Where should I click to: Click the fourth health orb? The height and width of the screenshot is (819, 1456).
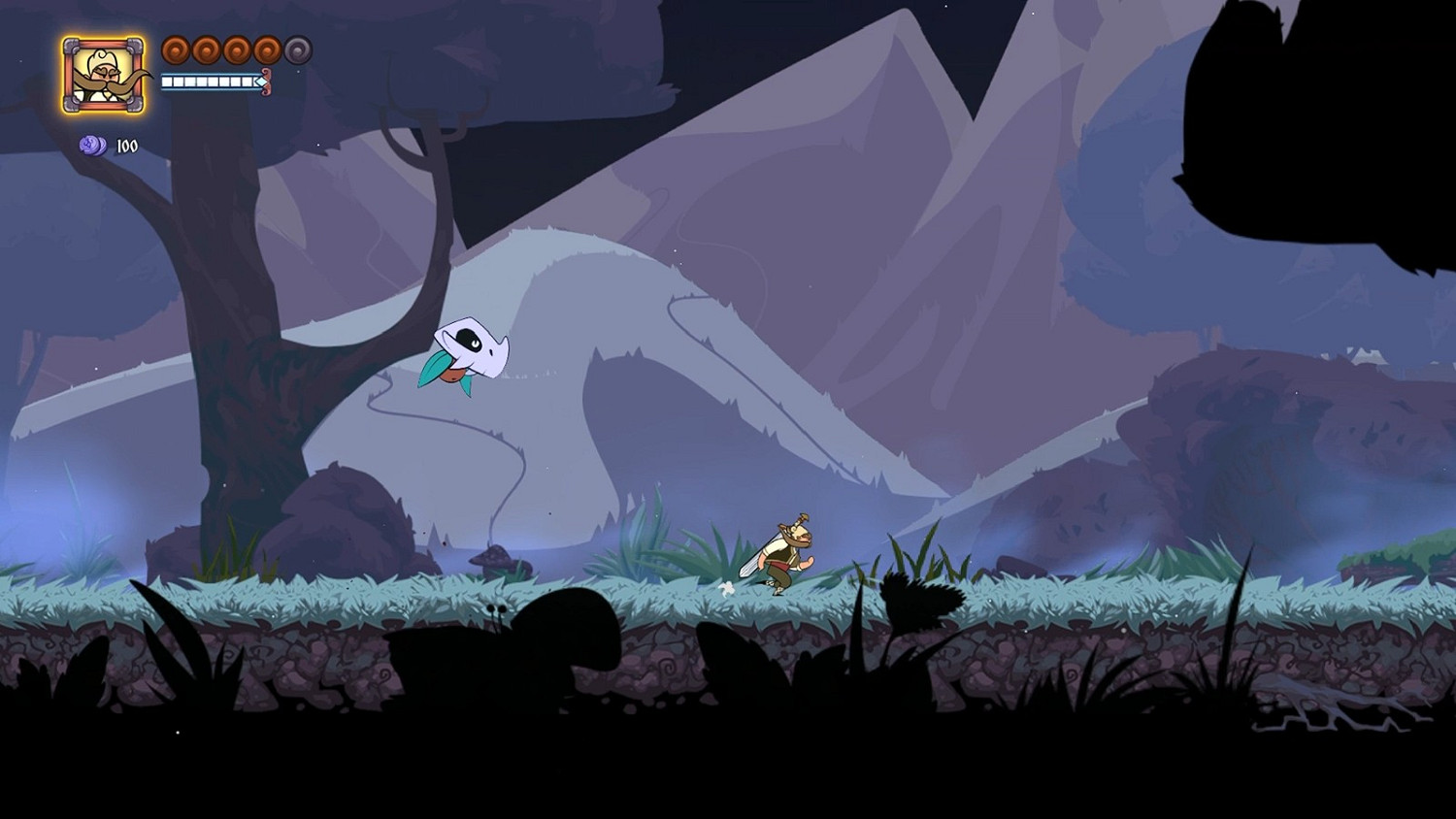tap(266, 51)
